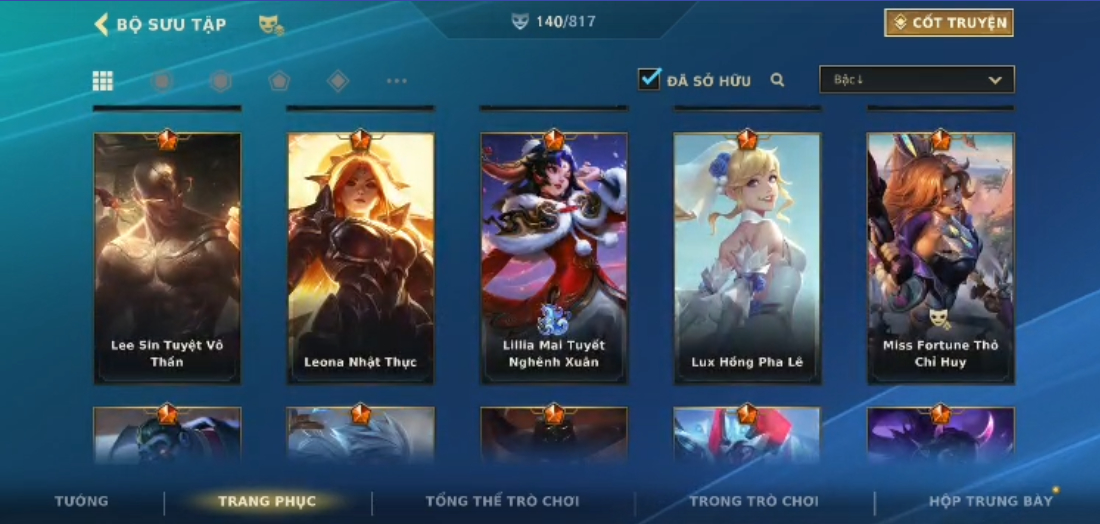Show more filters via three dots
This screenshot has width=1100, height=524.
pos(396,81)
